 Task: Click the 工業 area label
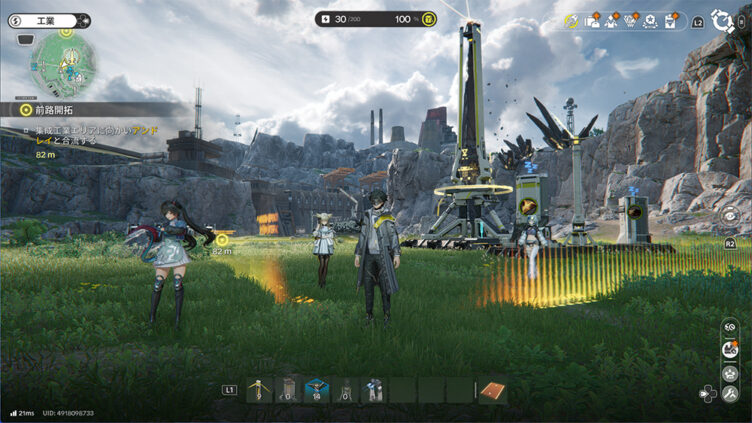(50, 20)
